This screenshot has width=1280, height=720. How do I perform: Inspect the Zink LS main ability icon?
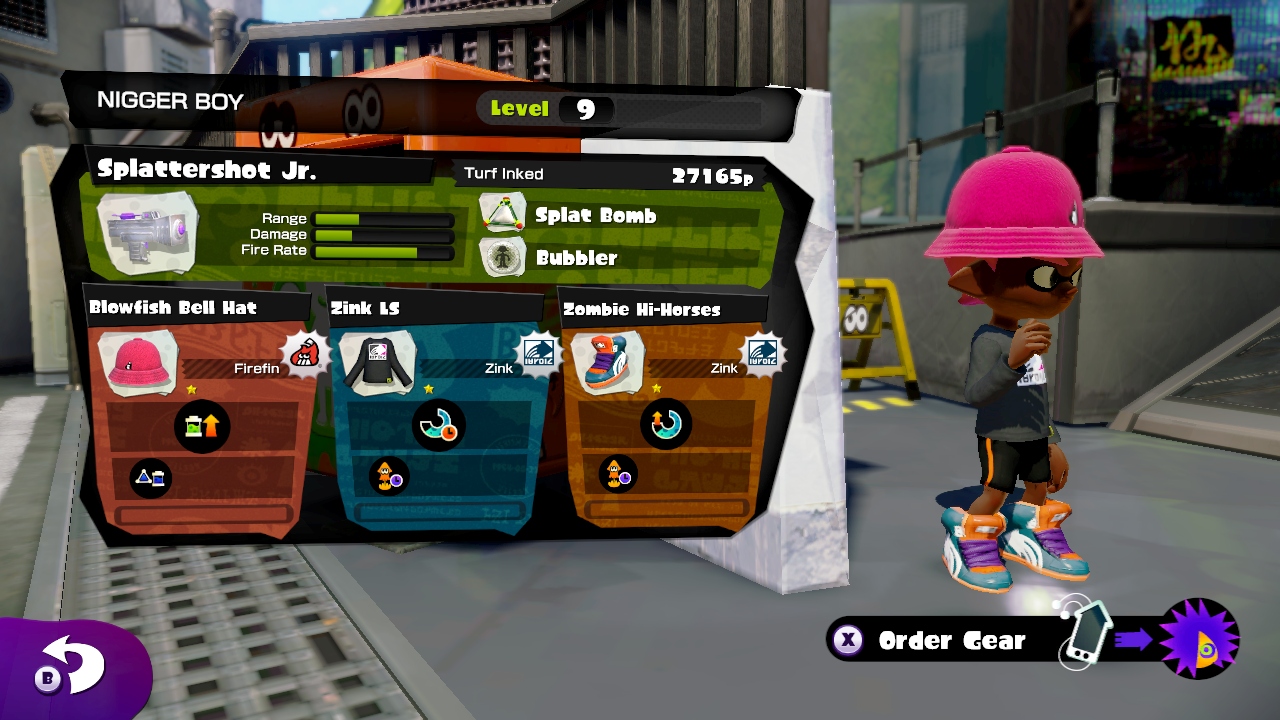[438, 426]
